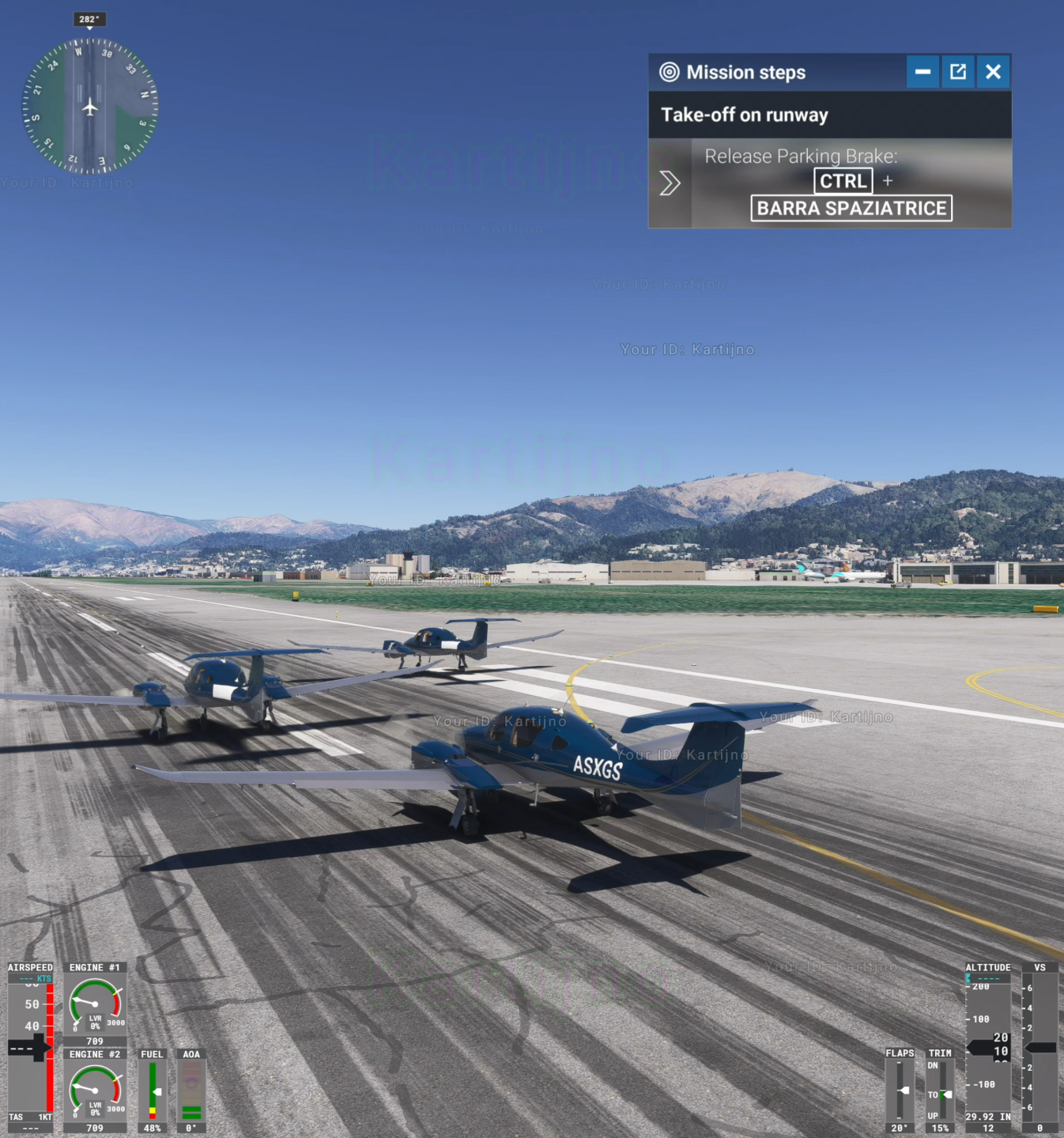Minimize the Mission steps panel
Viewport: 1064px width, 1138px height.
pos(923,72)
